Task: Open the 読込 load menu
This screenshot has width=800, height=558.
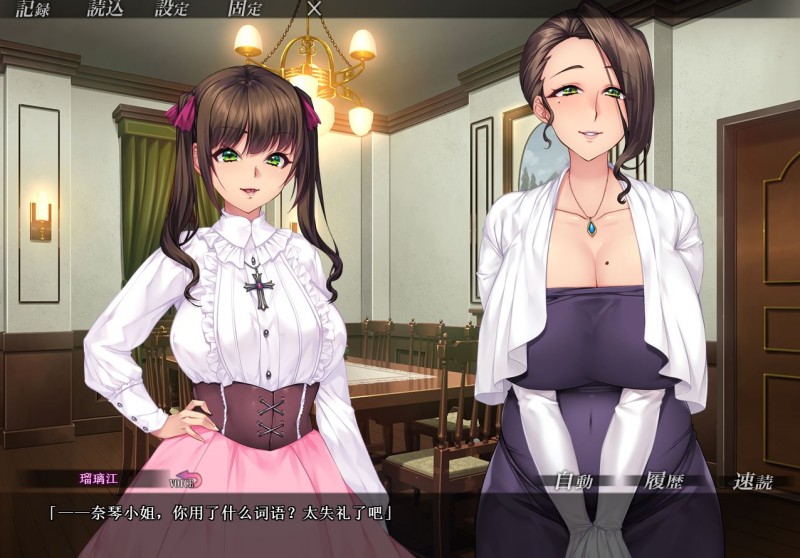Action: [x=104, y=10]
